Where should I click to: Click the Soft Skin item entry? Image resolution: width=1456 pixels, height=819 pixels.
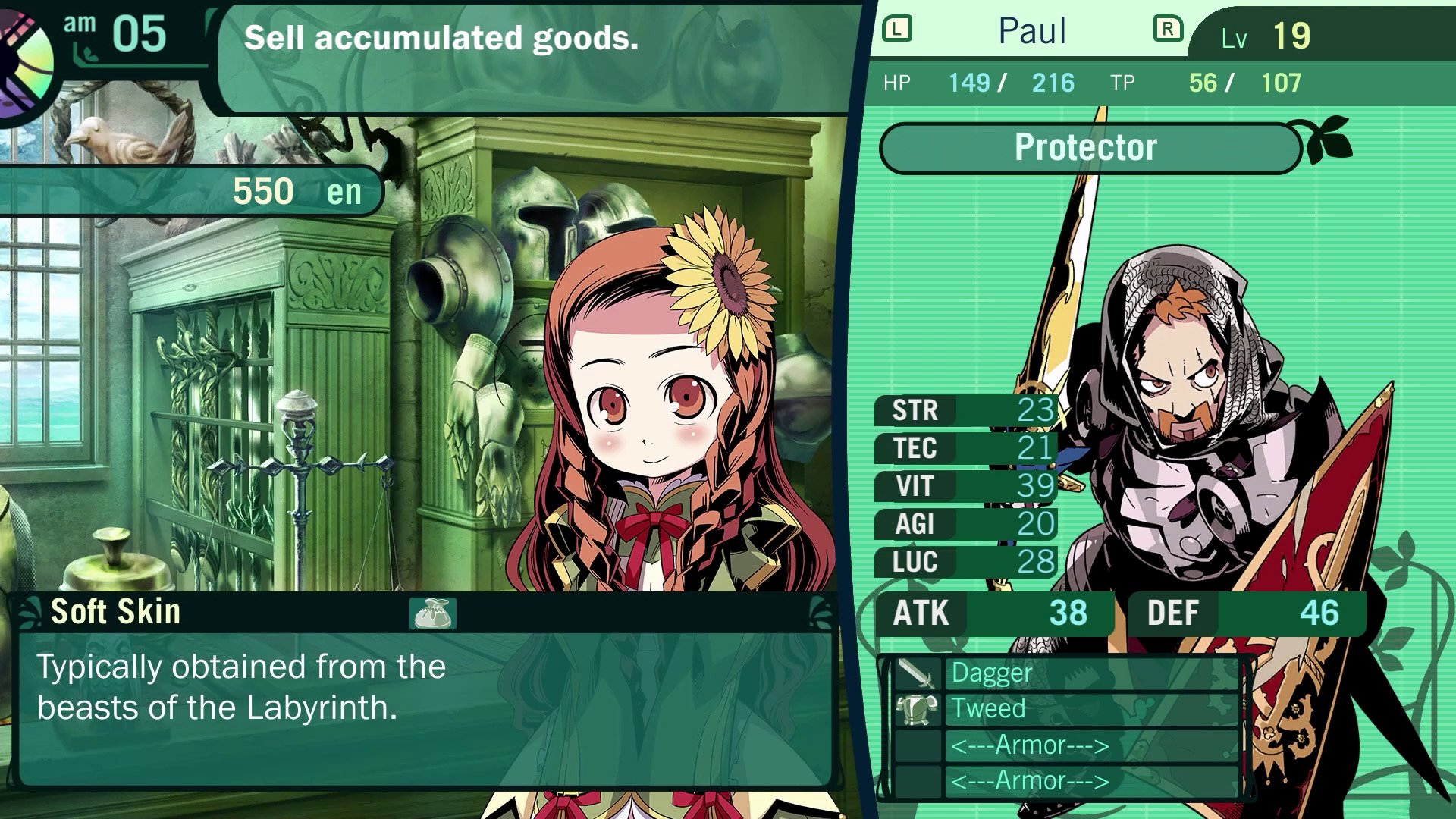[115, 611]
